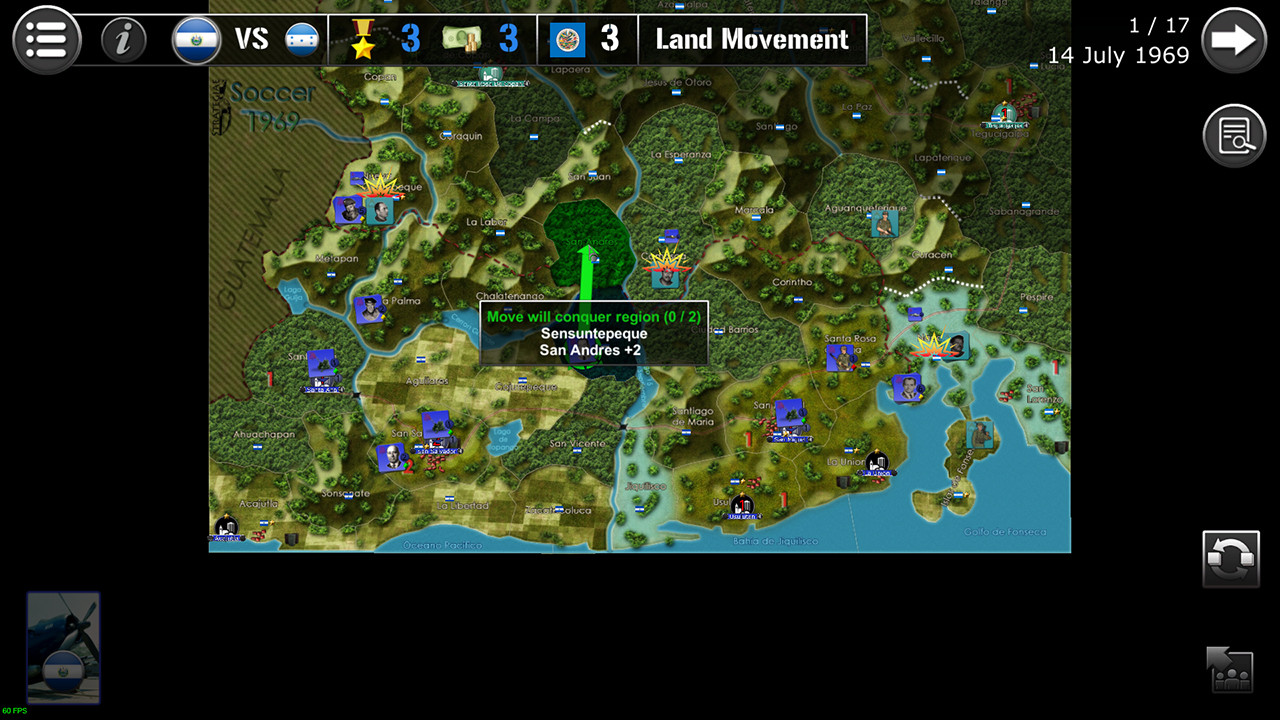
Task: Click the 60 FPS indicator text
Action: click(17, 712)
